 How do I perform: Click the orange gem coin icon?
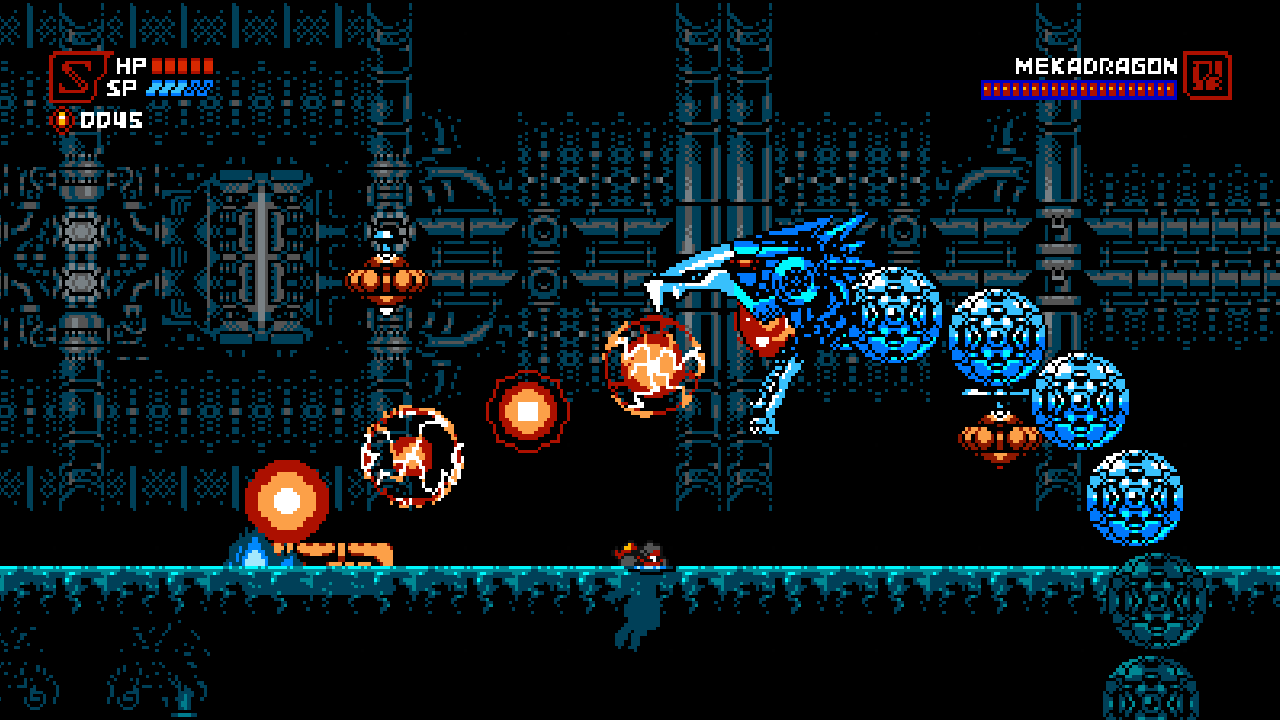[62, 117]
